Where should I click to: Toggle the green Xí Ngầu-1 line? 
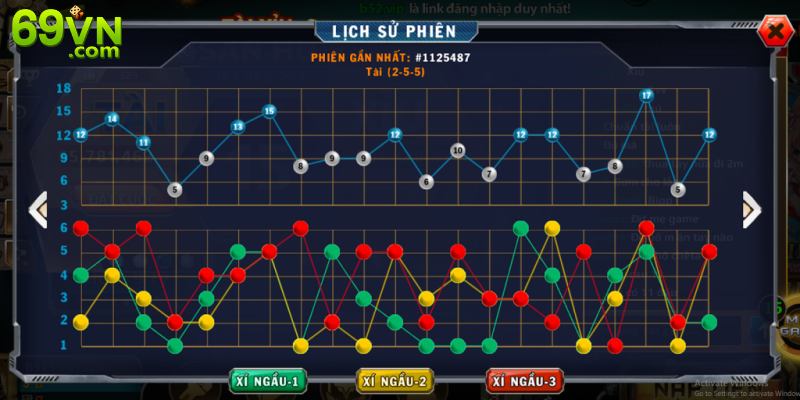click(269, 381)
